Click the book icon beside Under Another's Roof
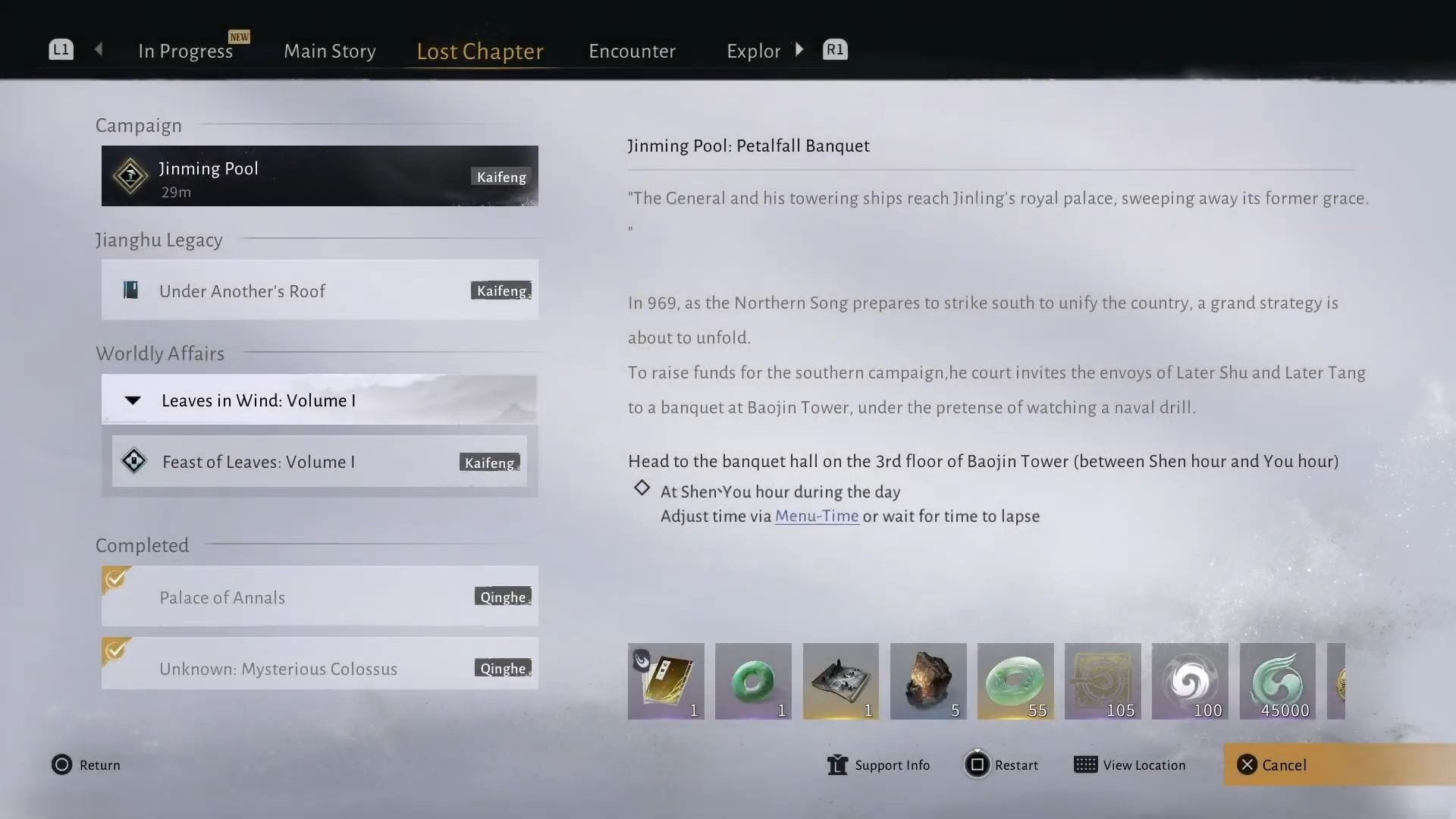1456x819 pixels. (x=130, y=290)
